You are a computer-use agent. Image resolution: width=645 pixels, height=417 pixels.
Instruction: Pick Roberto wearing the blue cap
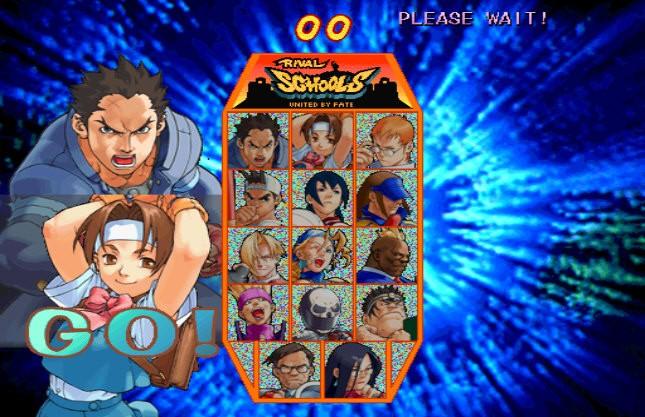point(384,197)
